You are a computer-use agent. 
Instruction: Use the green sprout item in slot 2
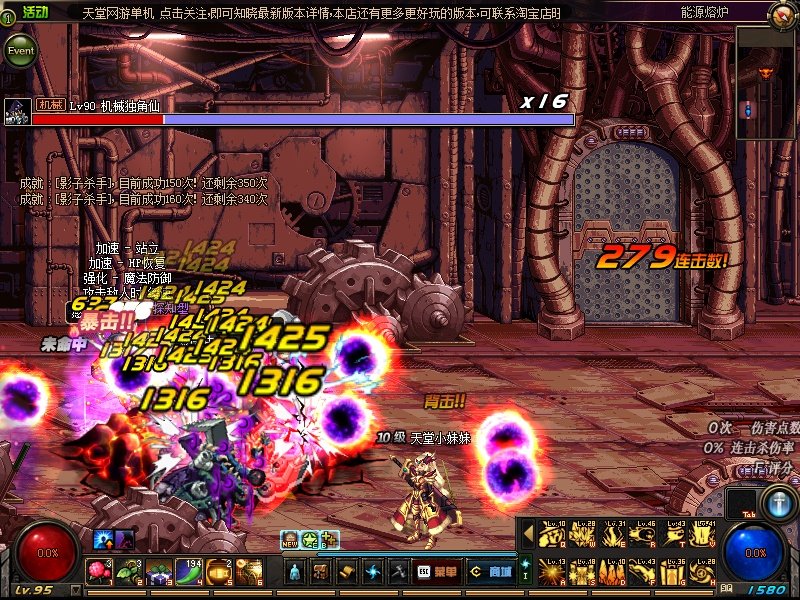pos(129,572)
